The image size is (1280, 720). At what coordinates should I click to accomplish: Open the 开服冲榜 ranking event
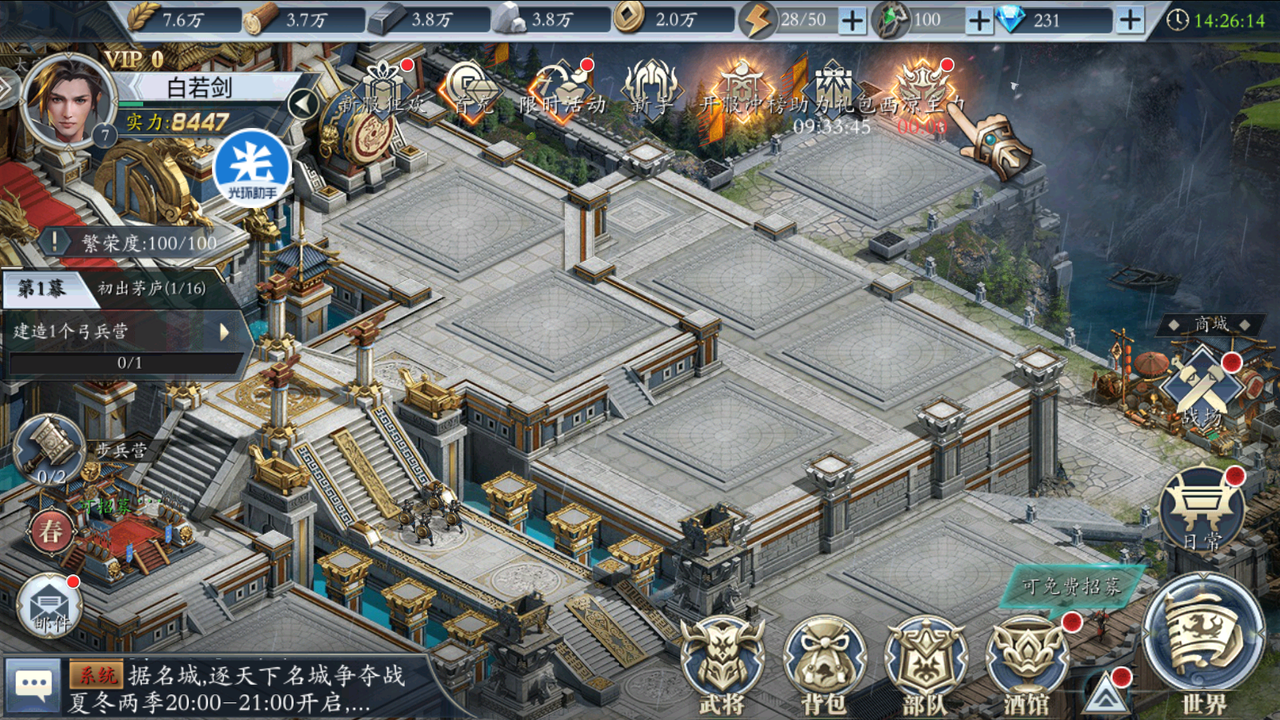pyautogui.click(x=740, y=90)
